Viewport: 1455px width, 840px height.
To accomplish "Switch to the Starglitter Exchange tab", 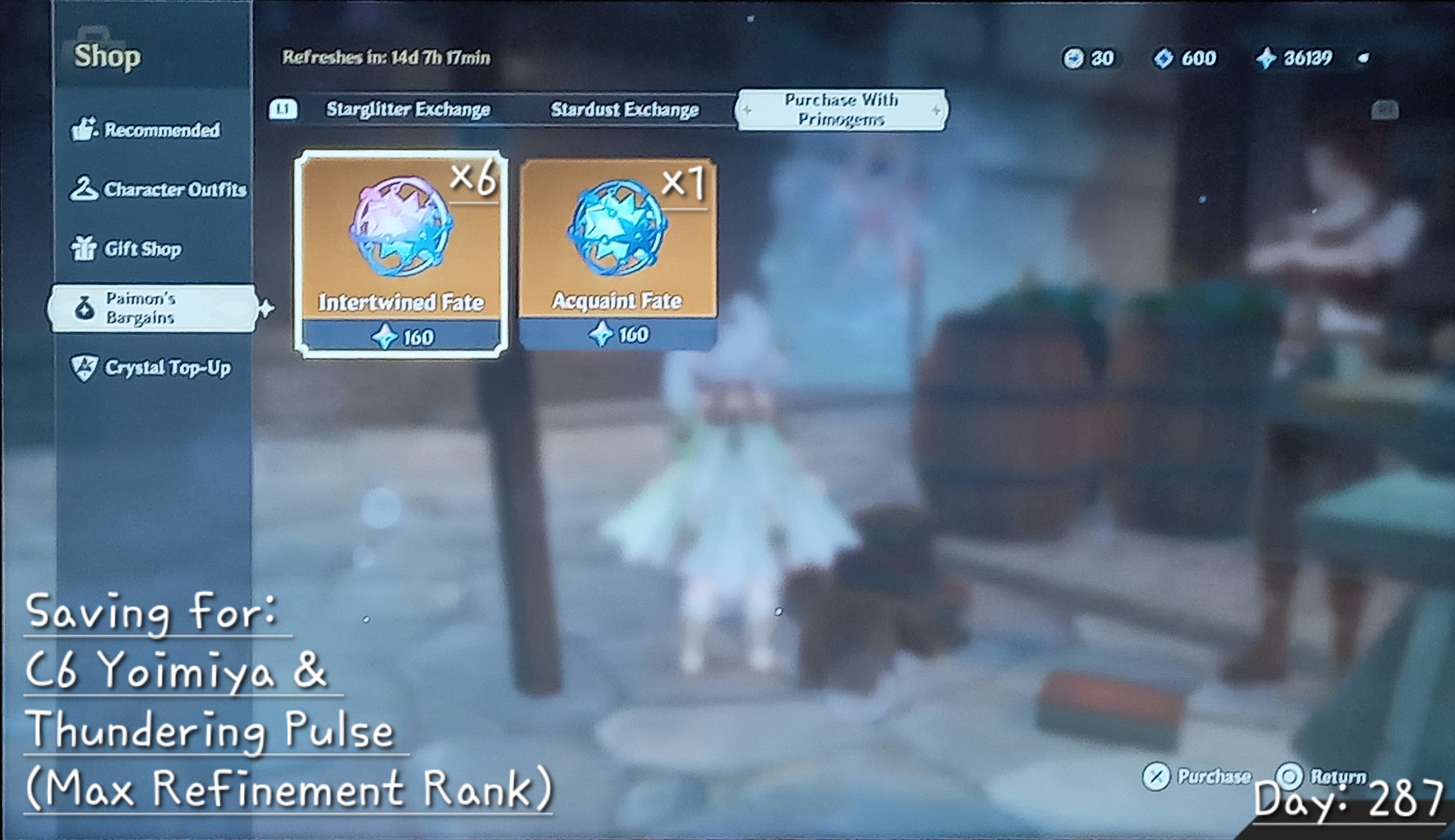I will pos(409,109).
